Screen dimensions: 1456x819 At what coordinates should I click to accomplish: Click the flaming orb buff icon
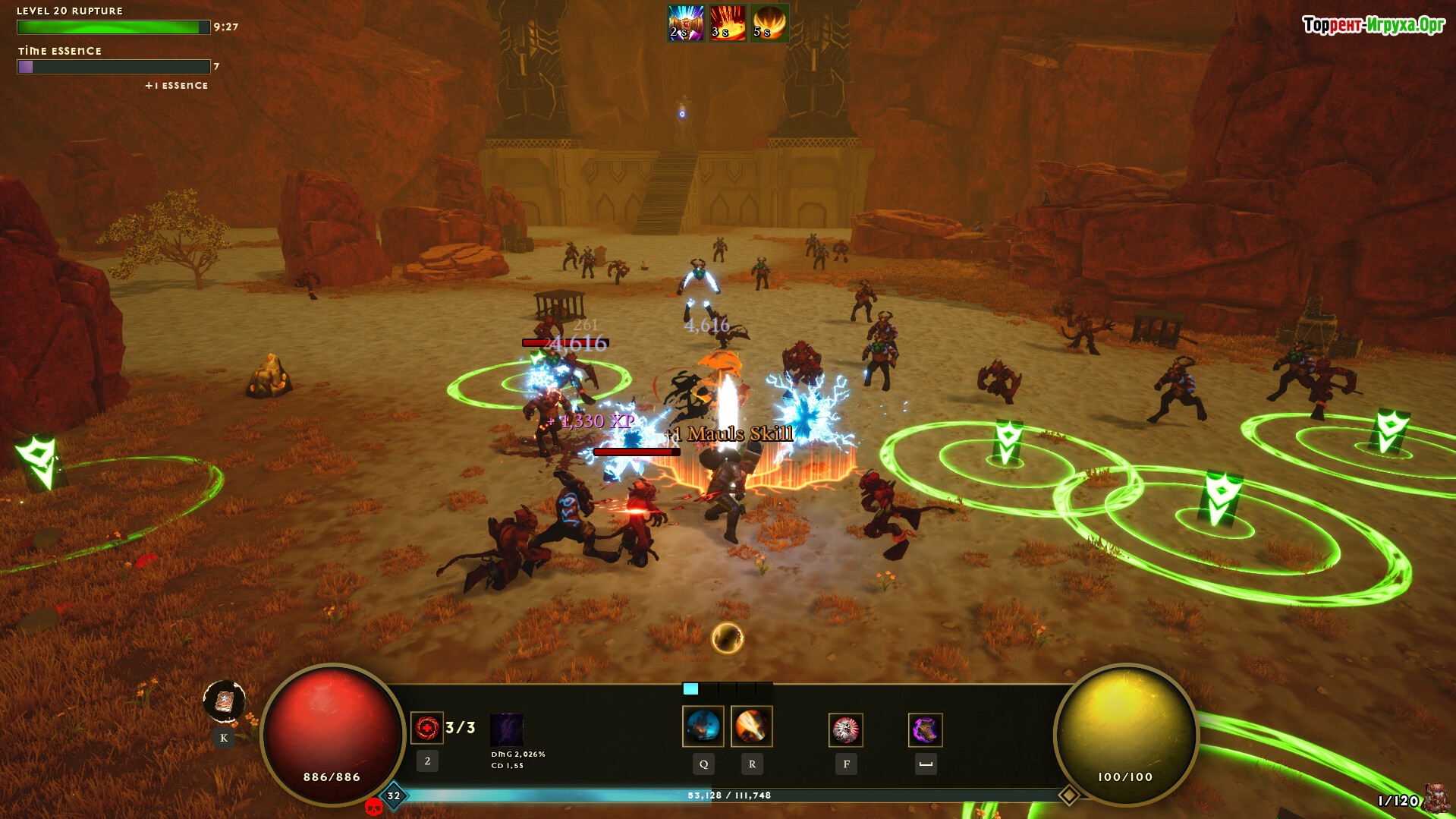[769, 23]
